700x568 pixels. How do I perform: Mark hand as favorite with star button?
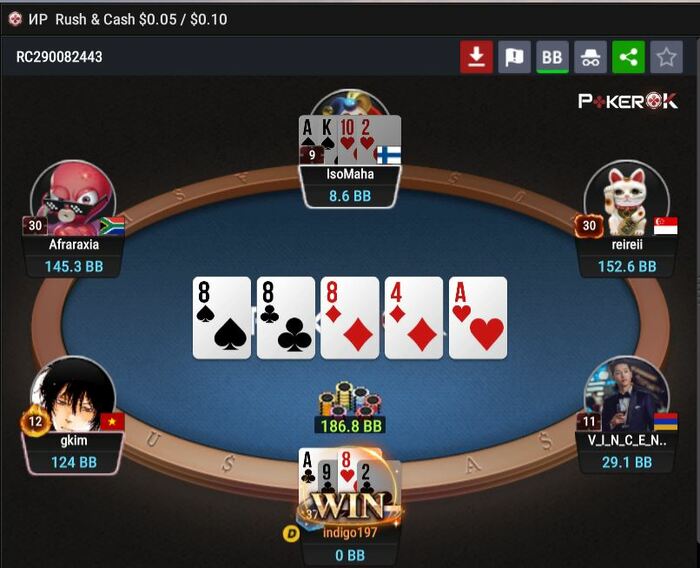(x=666, y=57)
